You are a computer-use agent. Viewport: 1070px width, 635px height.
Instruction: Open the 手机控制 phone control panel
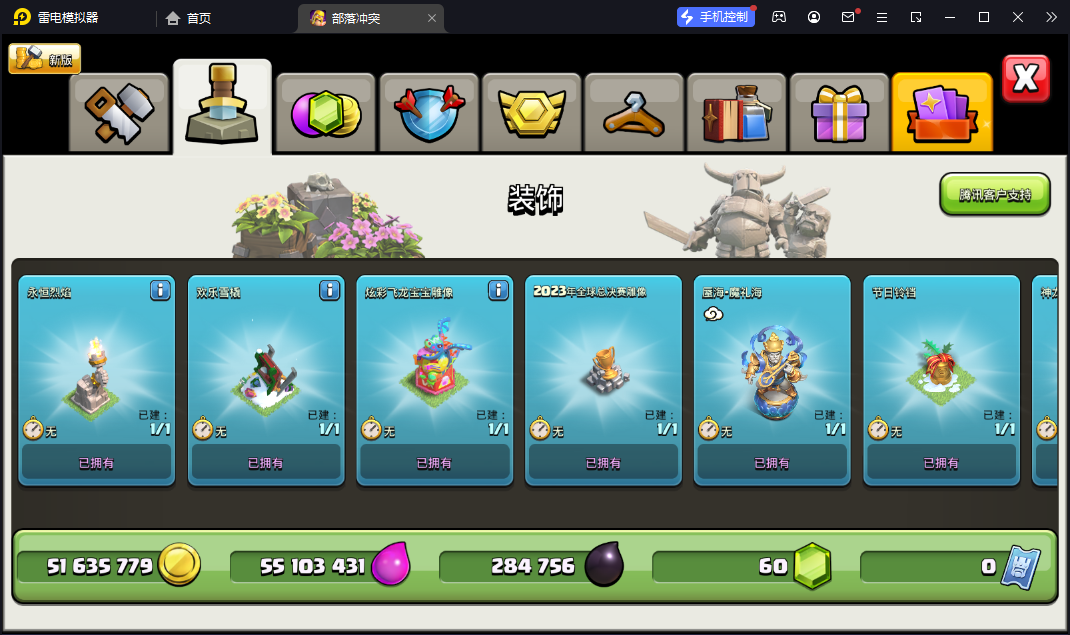[x=716, y=17]
